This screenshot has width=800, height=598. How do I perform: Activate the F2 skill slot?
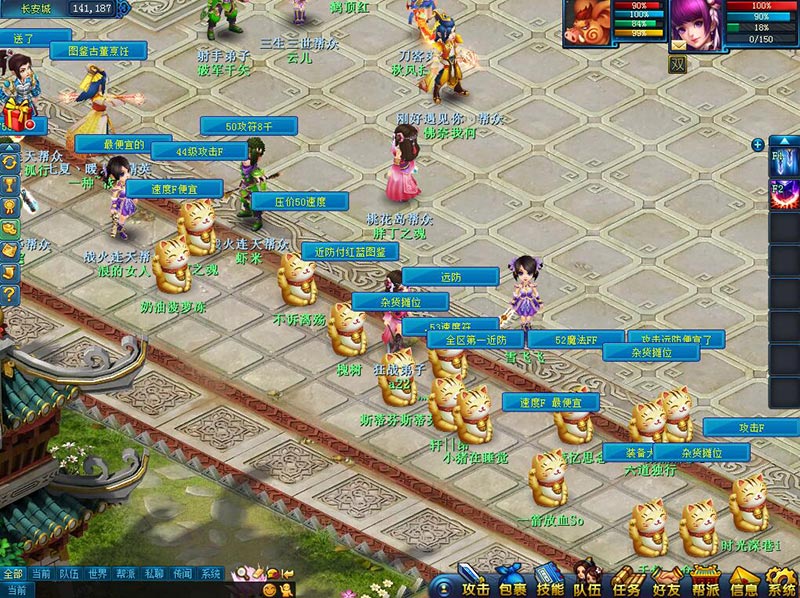coord(783,193)
